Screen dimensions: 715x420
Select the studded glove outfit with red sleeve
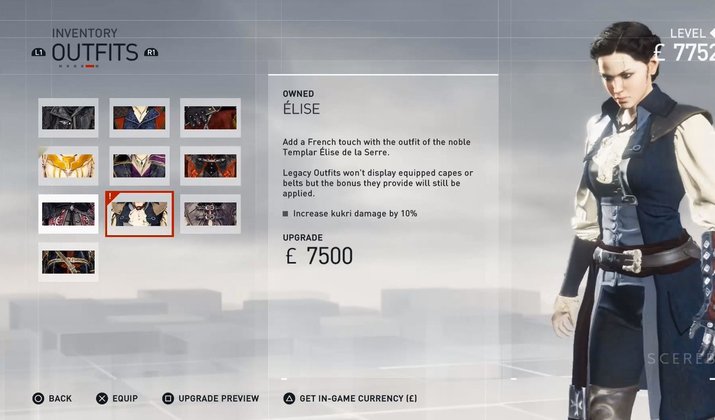click(x=210, y=118)
